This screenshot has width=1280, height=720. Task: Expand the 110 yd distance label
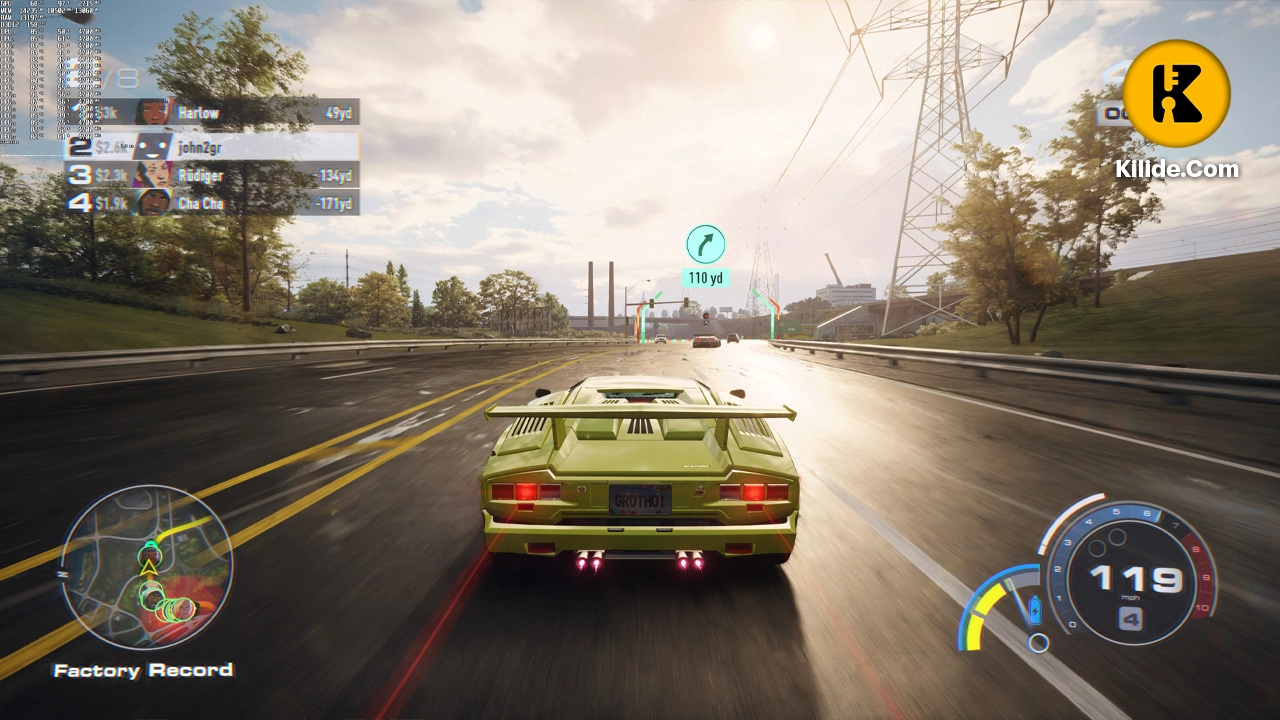point(706,277)
